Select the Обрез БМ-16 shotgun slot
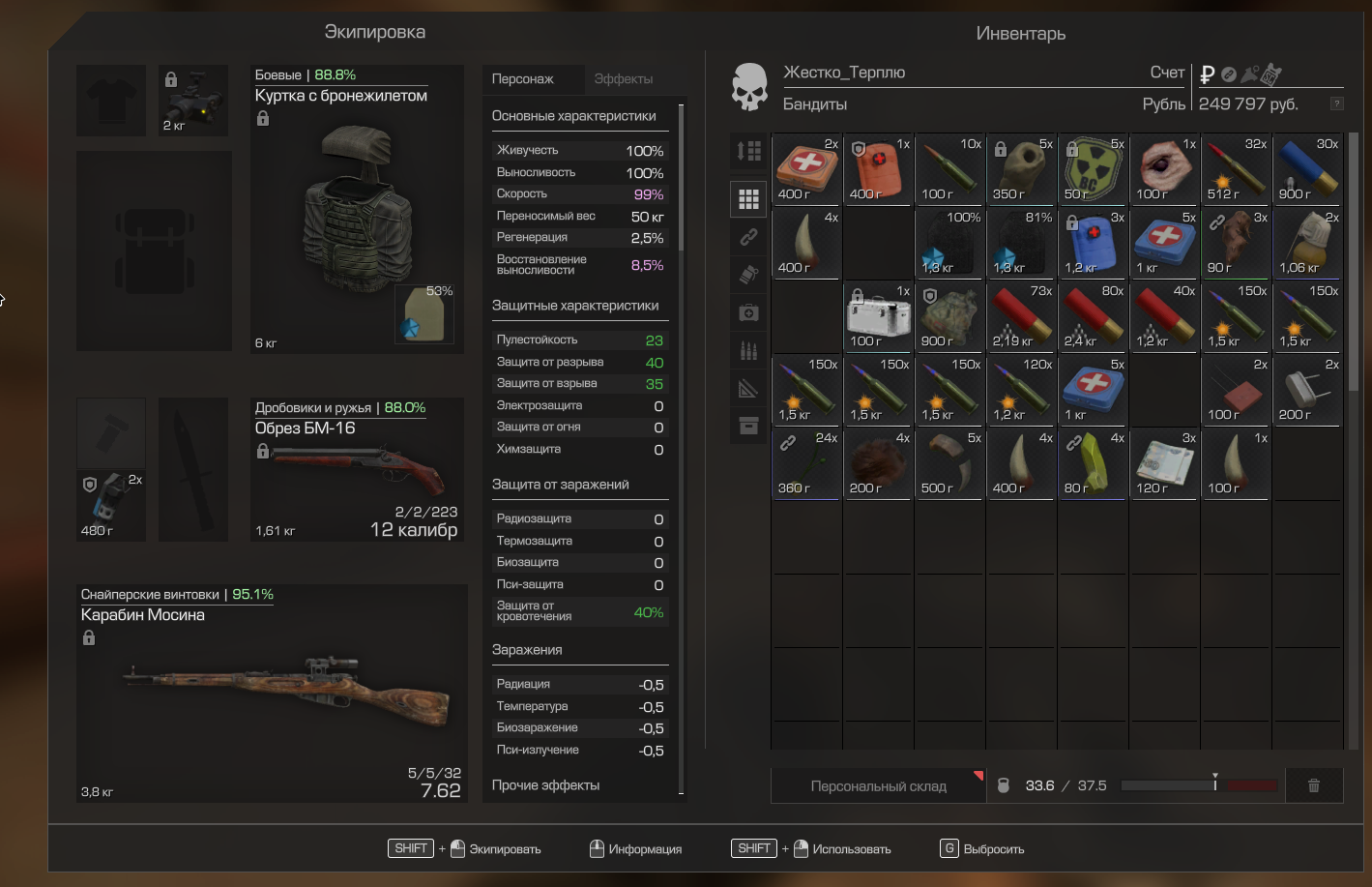The height and width of the screenshot is (887, 1372). point(357,471)
